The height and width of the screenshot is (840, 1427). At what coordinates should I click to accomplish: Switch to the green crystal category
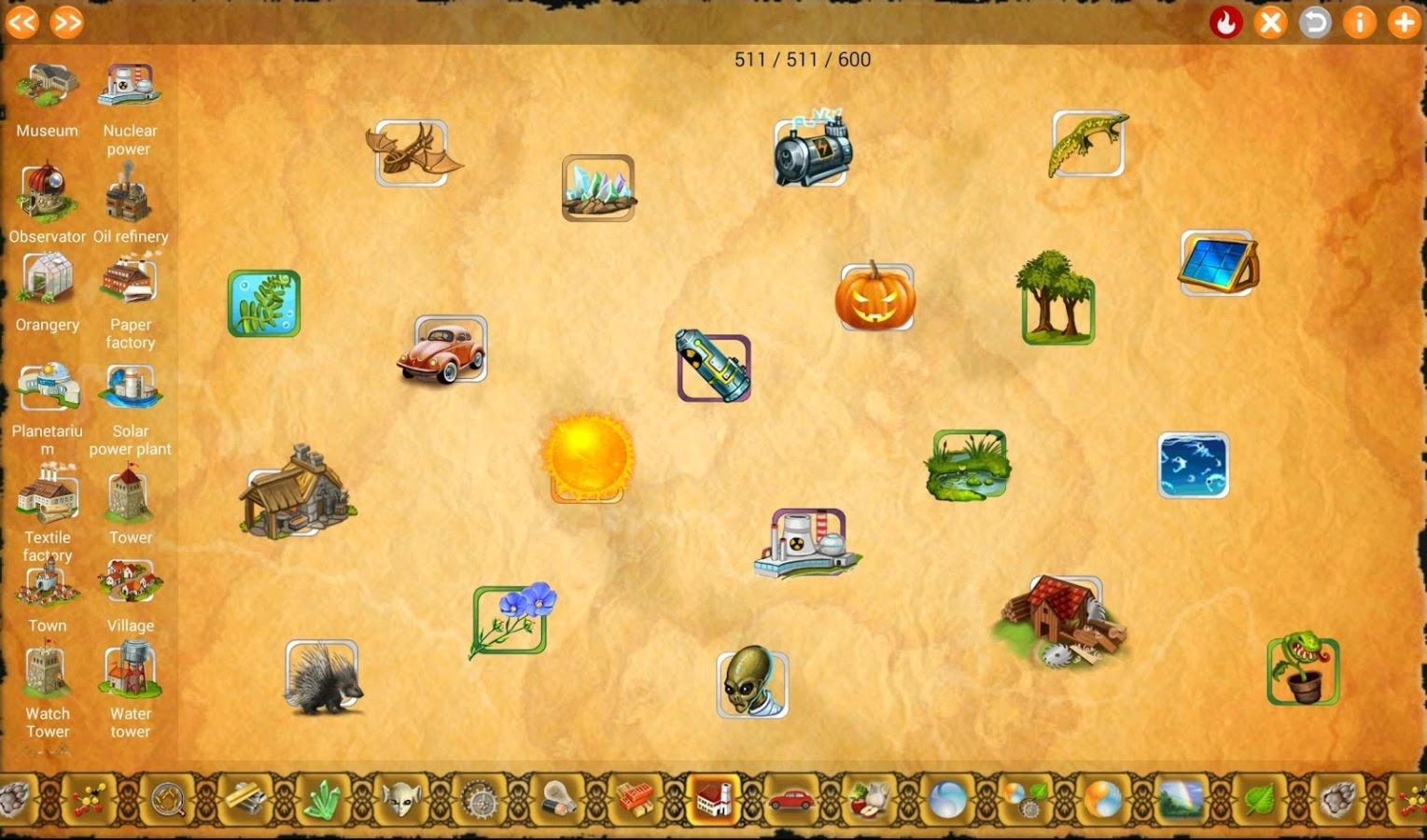pos(324,800)
